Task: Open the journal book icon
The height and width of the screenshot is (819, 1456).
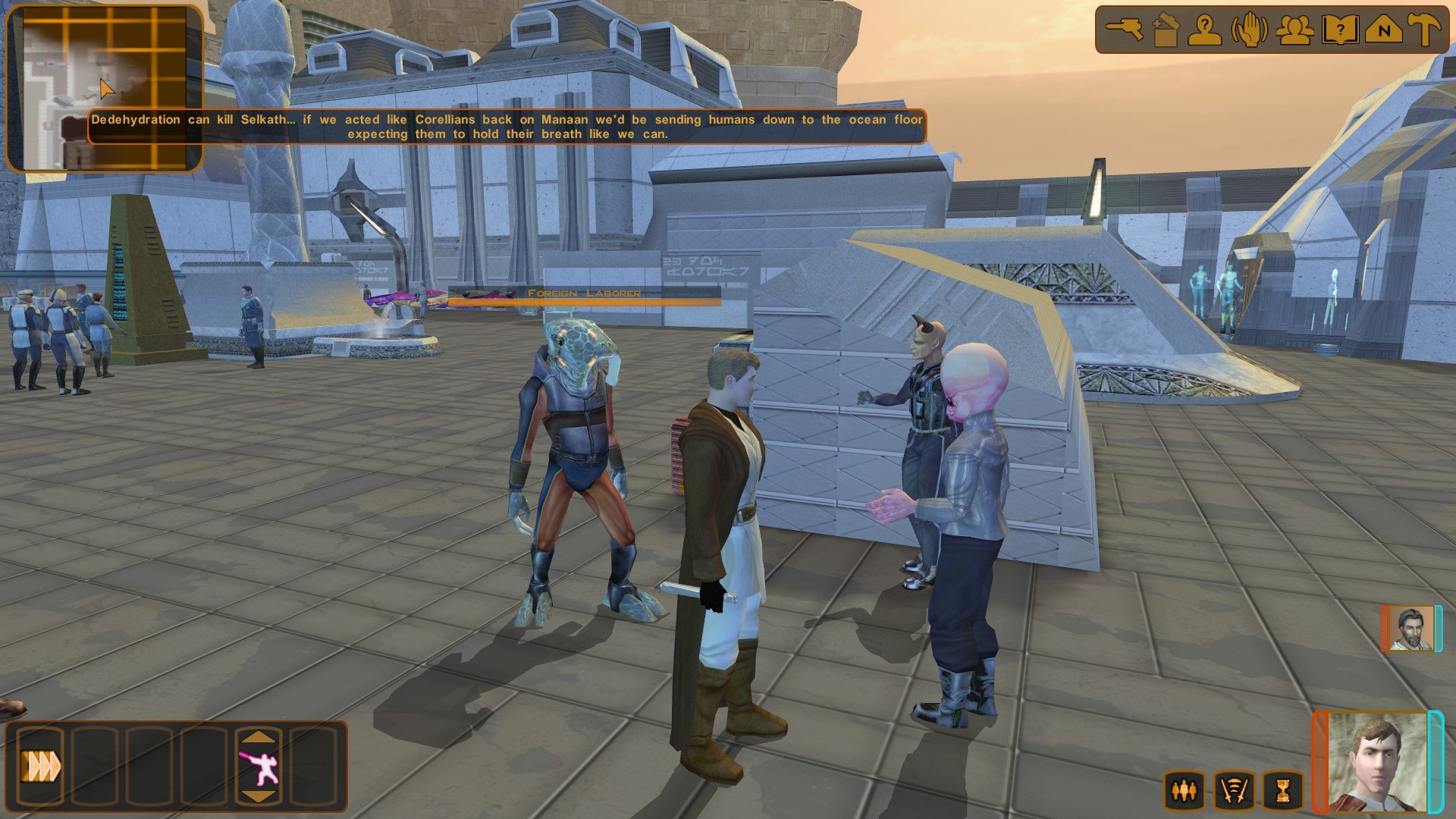Action: (x=1339, y=30)
